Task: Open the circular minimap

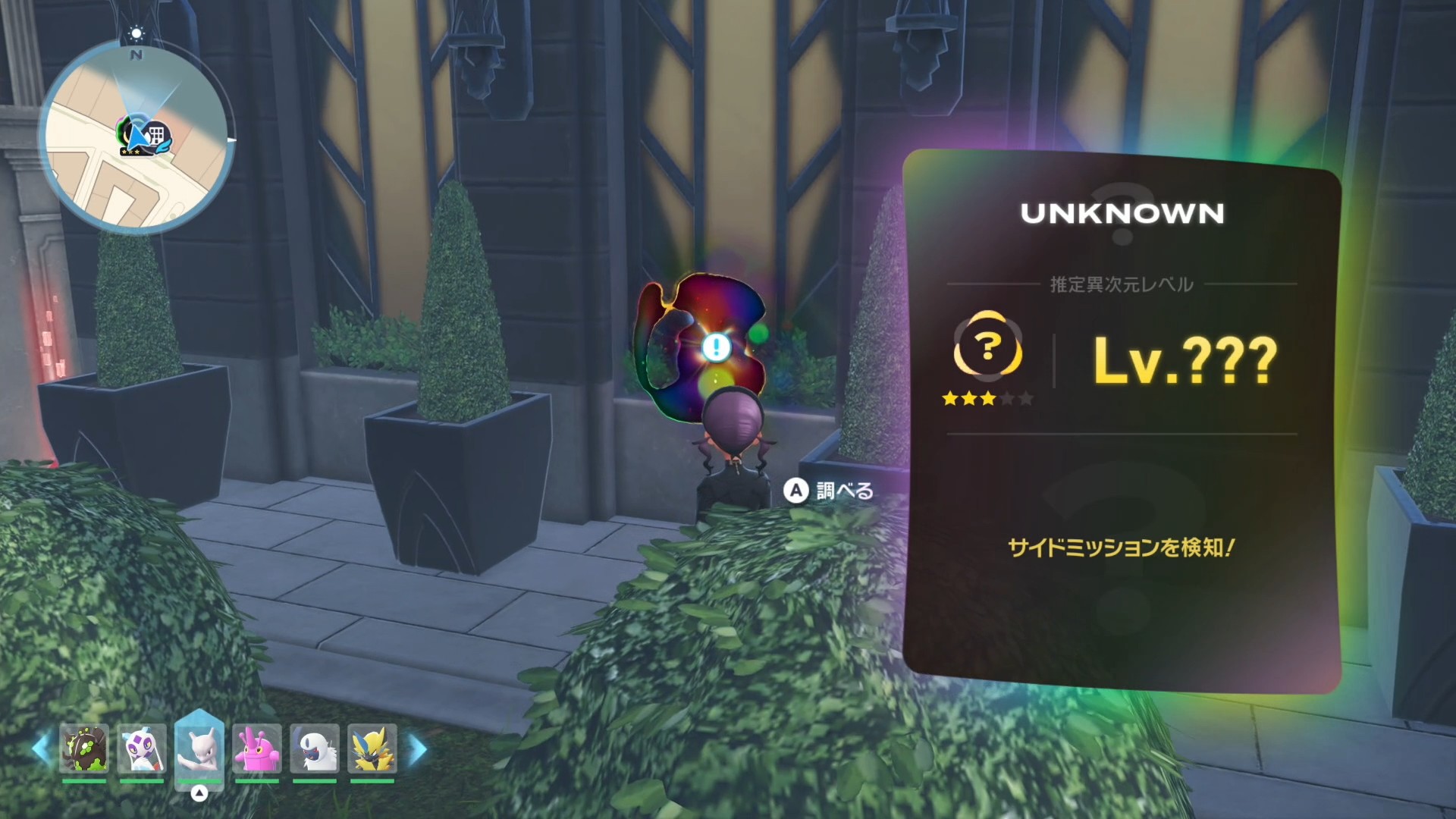Action: pyautogui.click(x=136, y=136)
